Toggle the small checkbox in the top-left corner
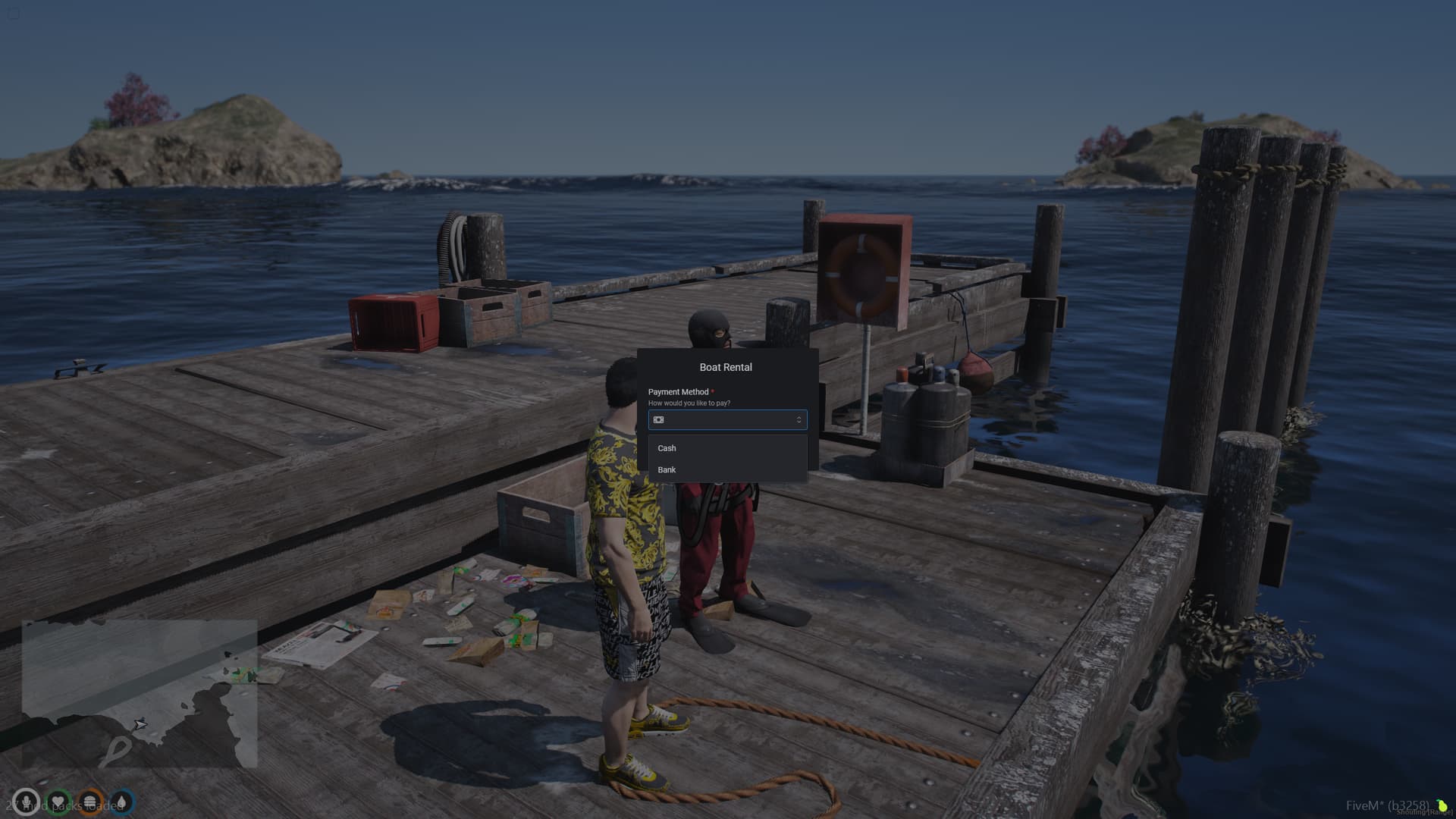Viewport: 1456px width, 819px height. (13, 13)
